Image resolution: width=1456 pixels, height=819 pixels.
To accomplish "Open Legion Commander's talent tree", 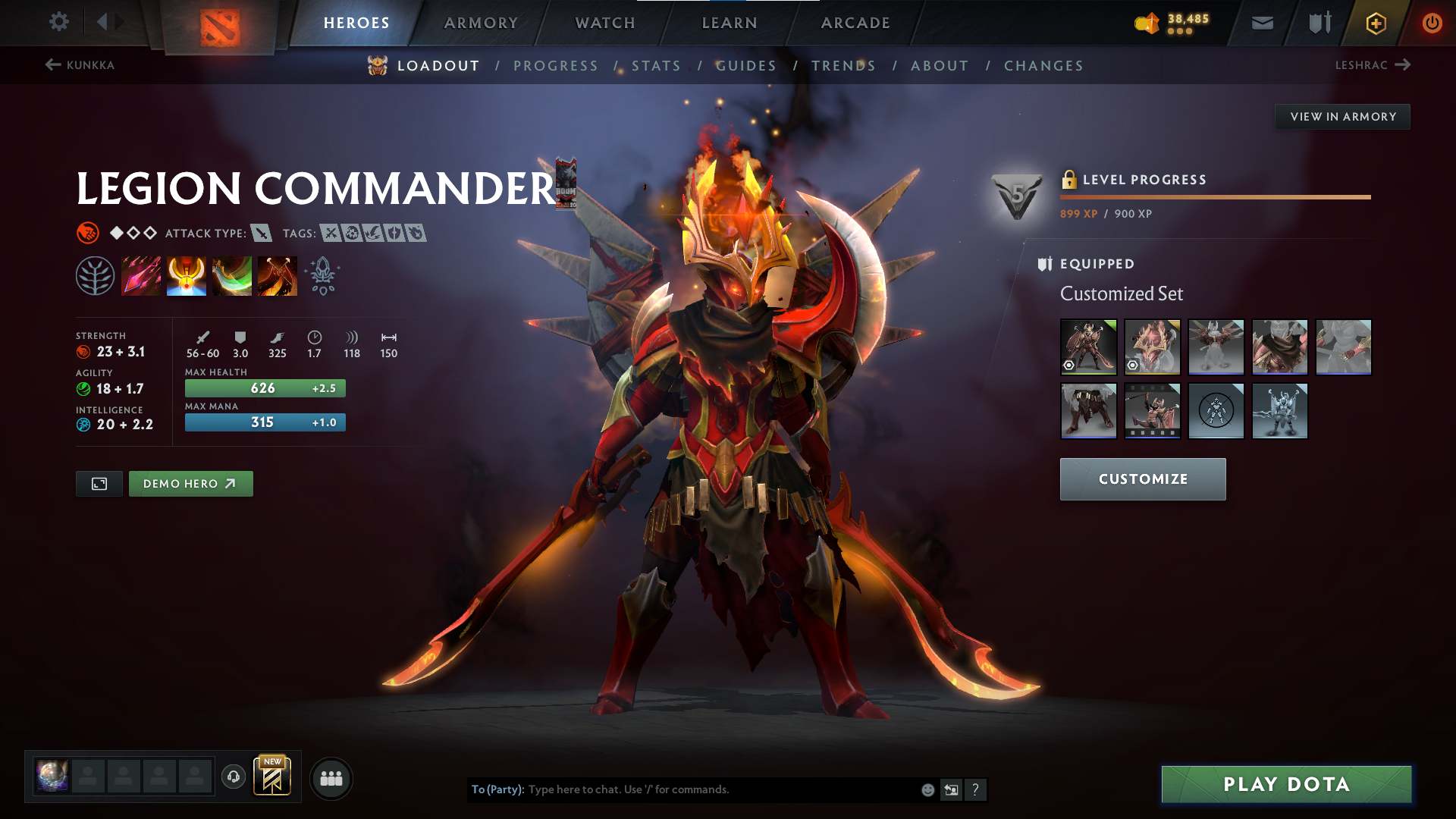I will pyautogui.click(x=96, y=275).
